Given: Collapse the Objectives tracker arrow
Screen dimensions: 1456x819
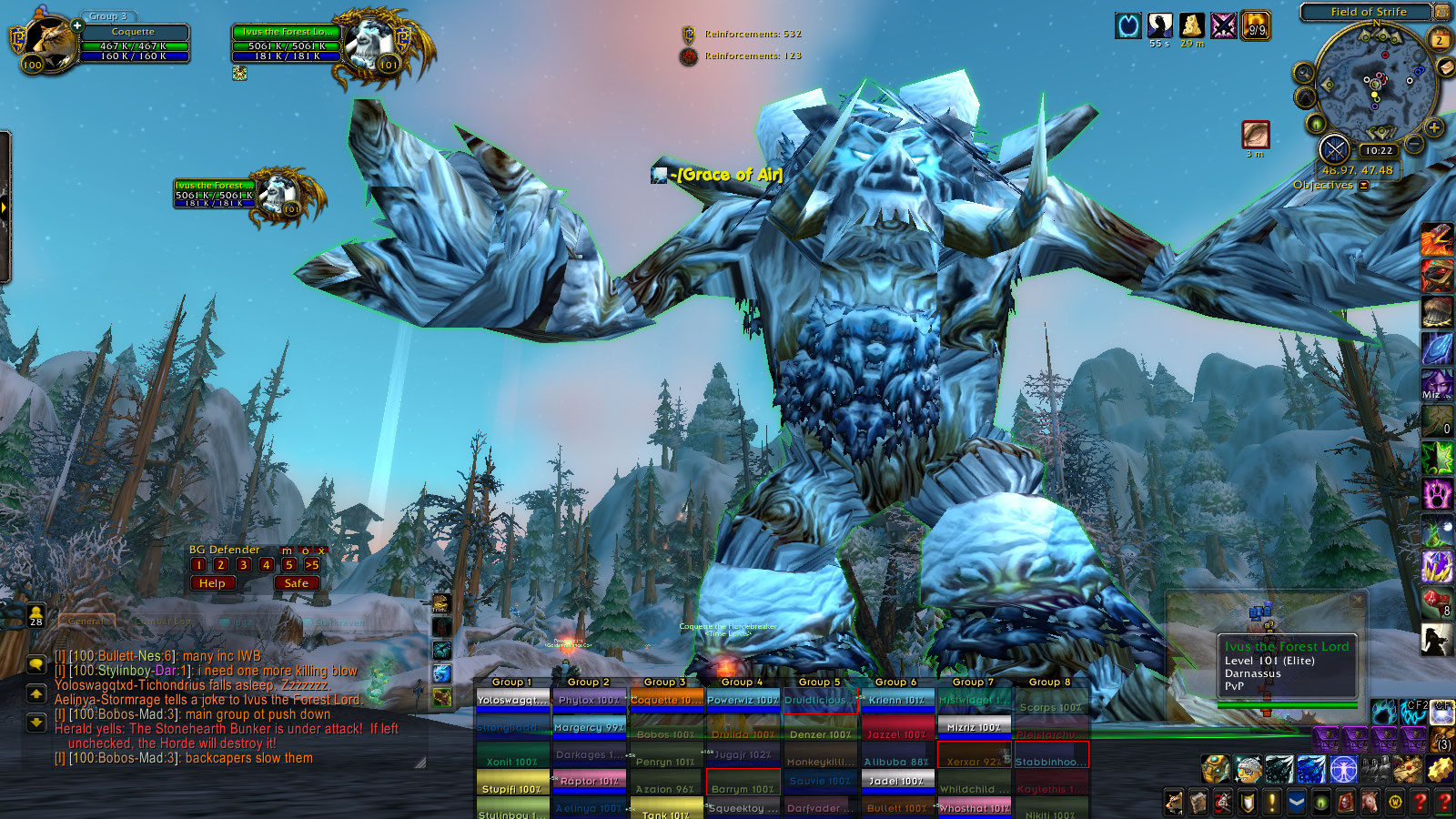Looking at the screenshot, I should [1364, 186].
